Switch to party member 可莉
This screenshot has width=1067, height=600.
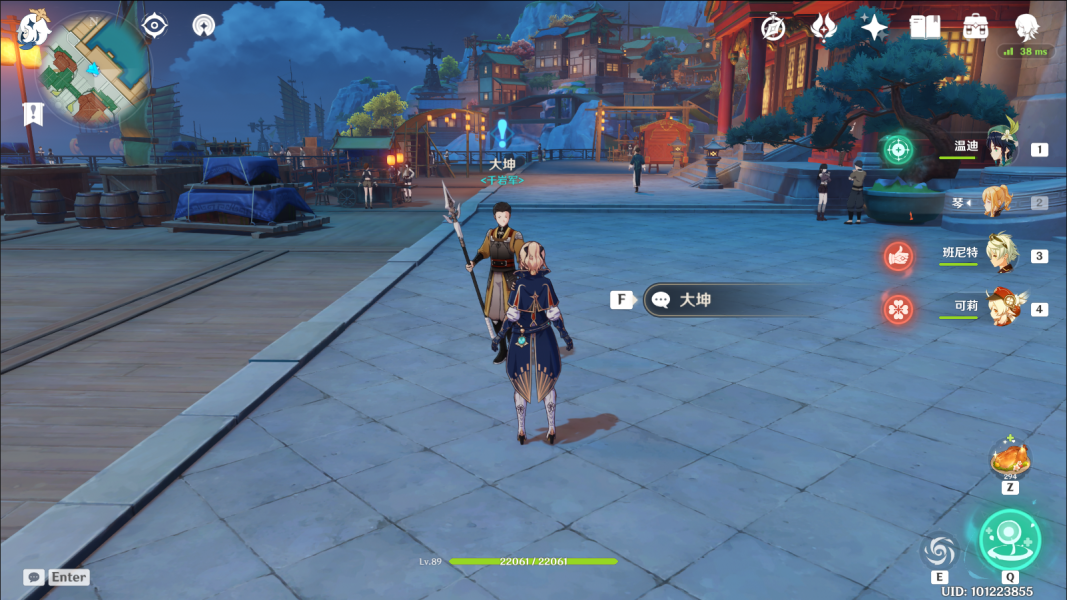[1000, 308]
